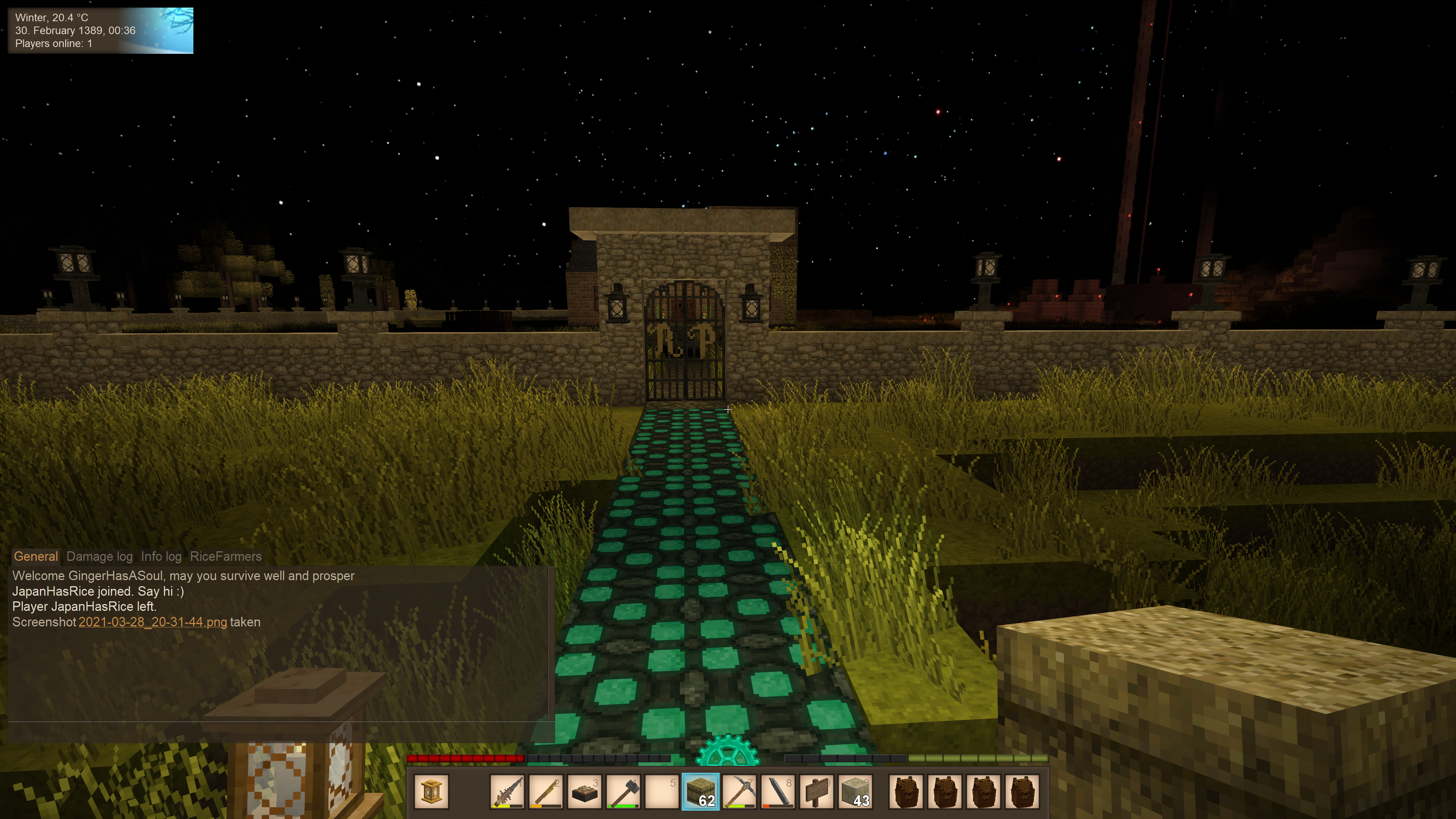Open the Info log tab

pyautogui.click(x=161, y=556)
